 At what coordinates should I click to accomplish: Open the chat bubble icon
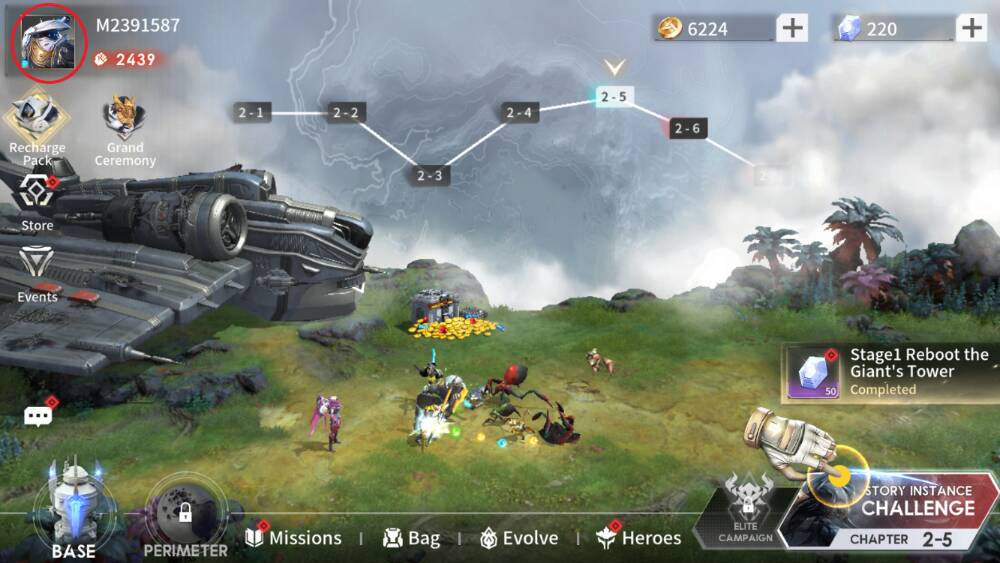coord(38,416)
